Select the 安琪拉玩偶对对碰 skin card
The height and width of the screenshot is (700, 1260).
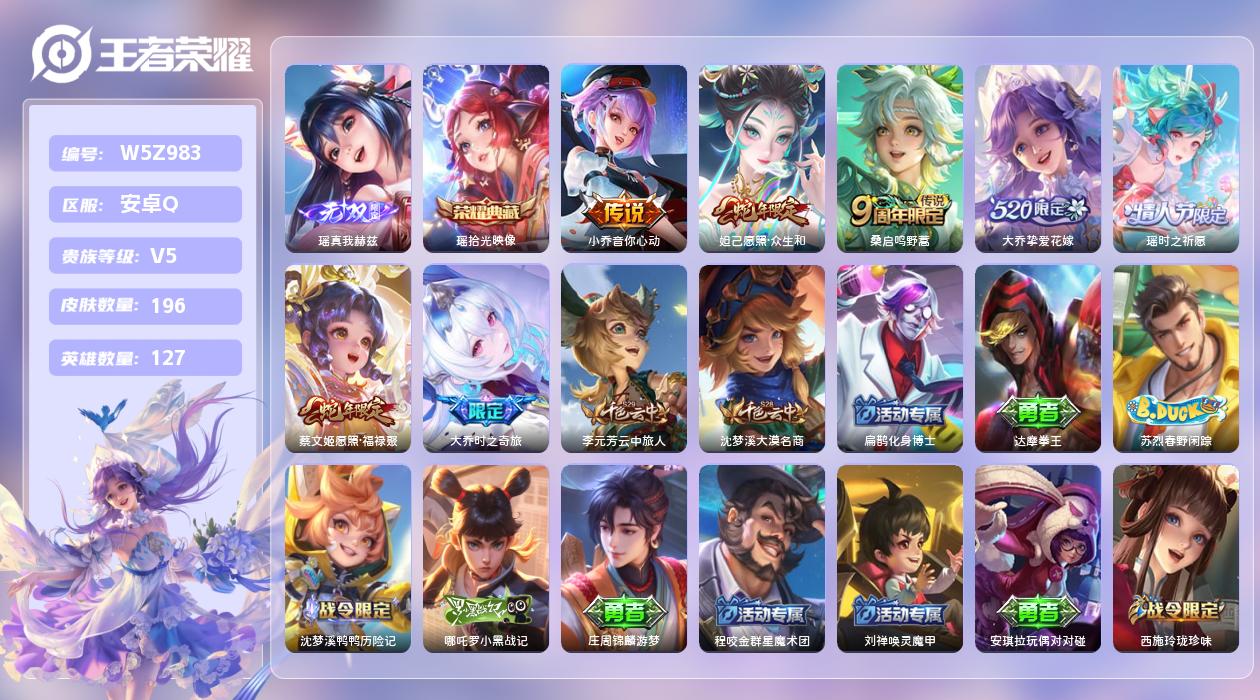(1037, 558)
